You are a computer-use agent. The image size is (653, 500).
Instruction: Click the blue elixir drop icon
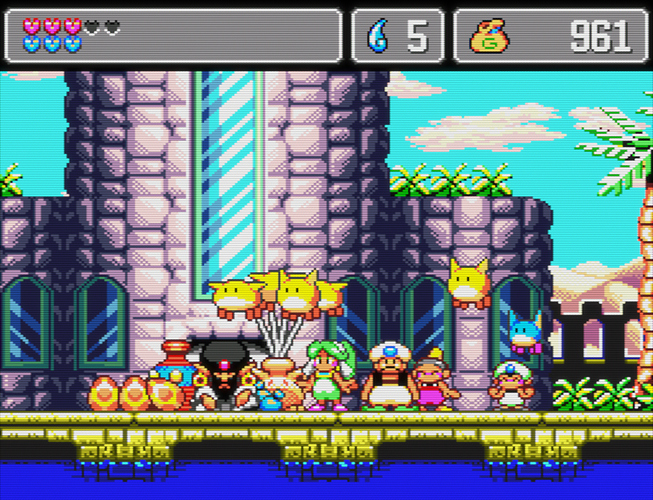pos(378,37)
